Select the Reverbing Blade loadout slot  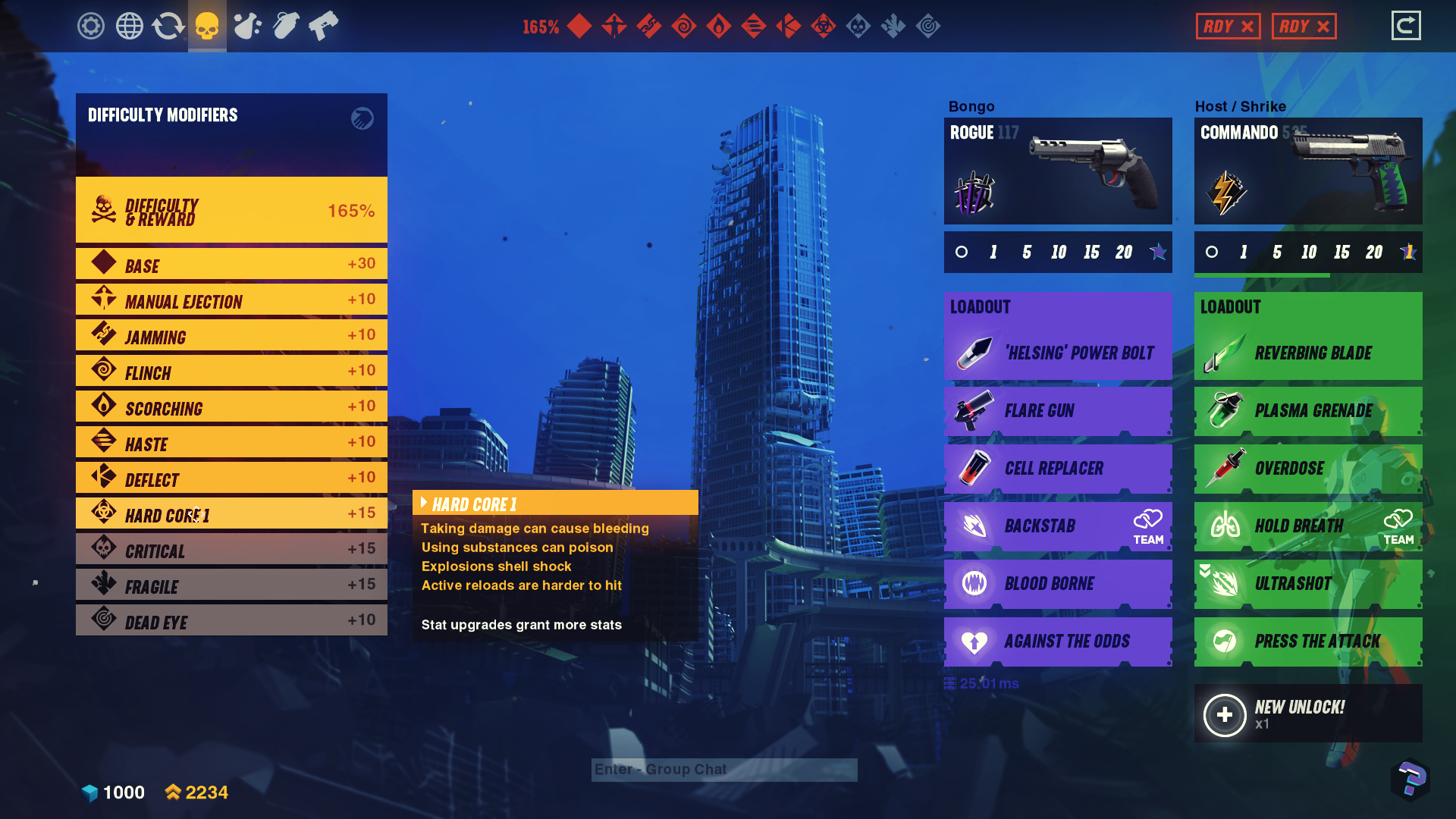pos(1308,353)
